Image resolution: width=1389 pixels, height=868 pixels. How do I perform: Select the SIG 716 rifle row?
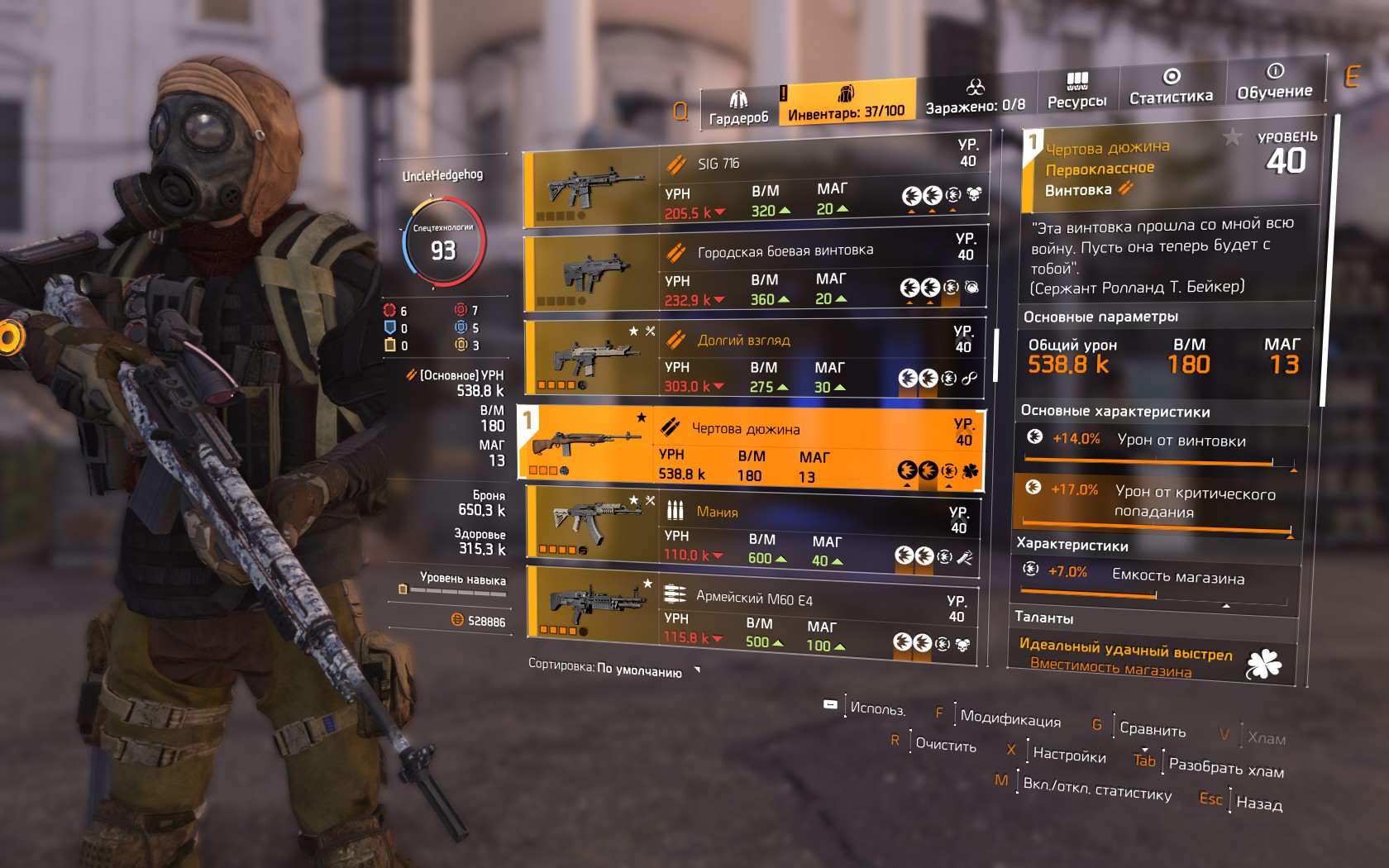pyautogui.click(x=754, y=188)
